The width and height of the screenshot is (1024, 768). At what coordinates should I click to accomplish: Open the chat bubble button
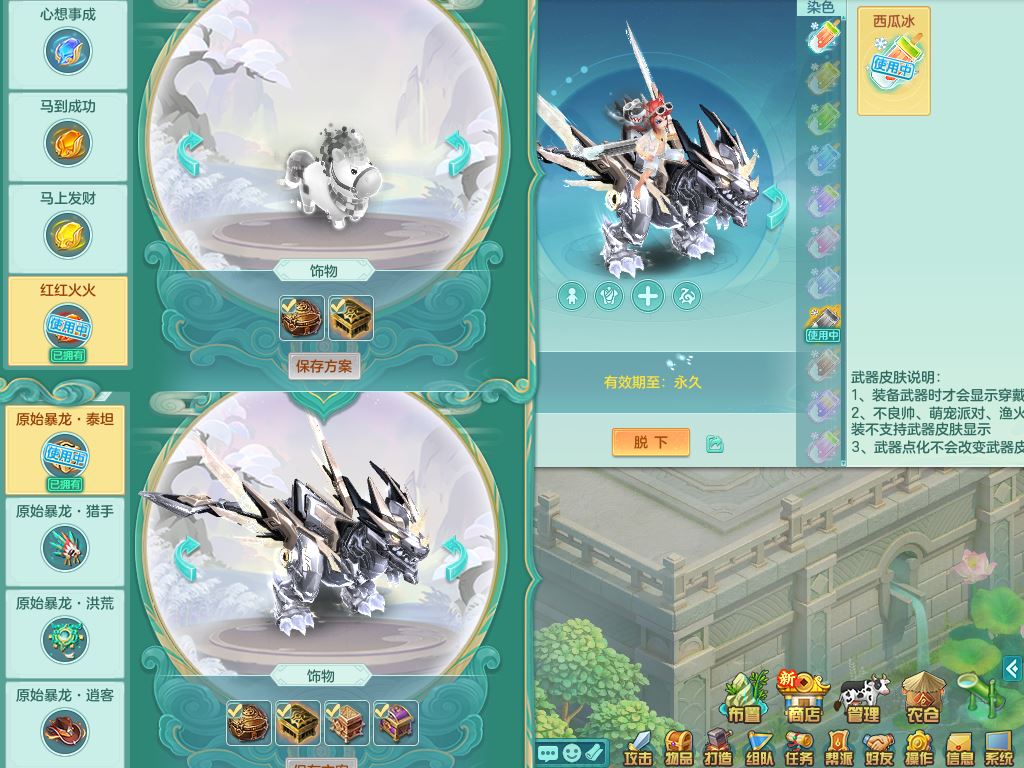click(547, 753)
